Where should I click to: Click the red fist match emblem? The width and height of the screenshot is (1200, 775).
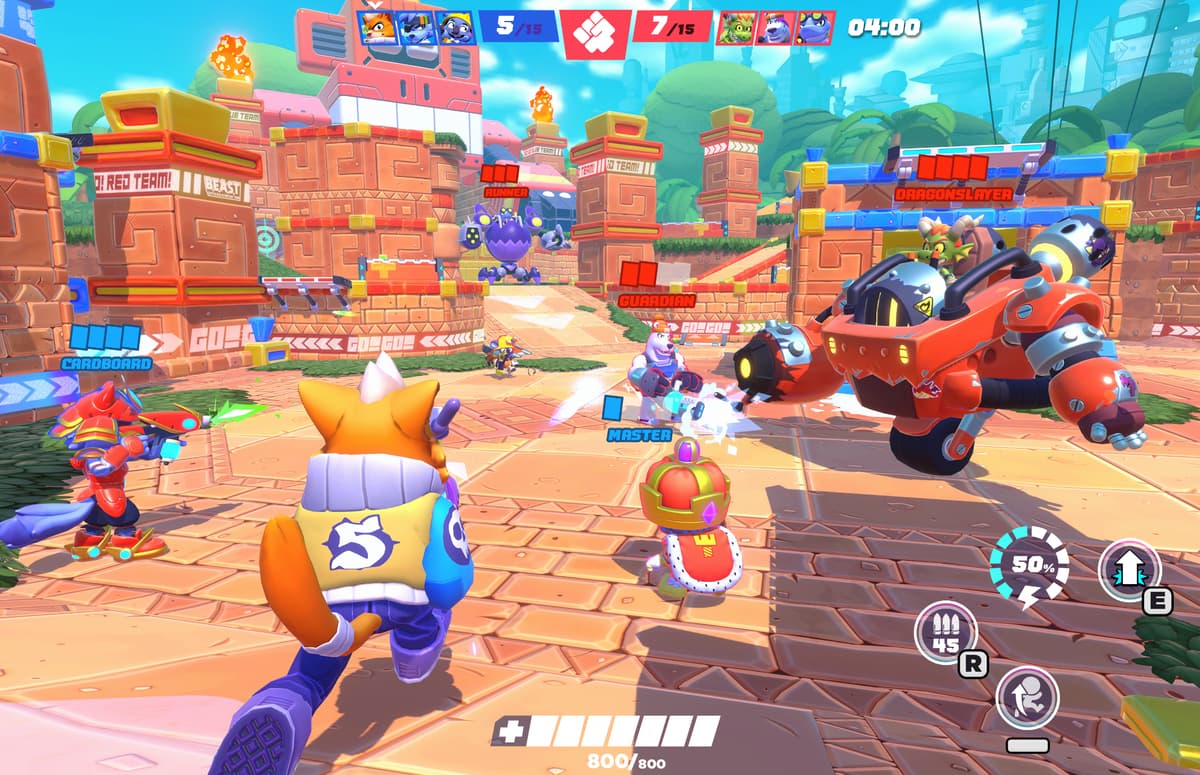pyautogui.click(x=595, y=32)
